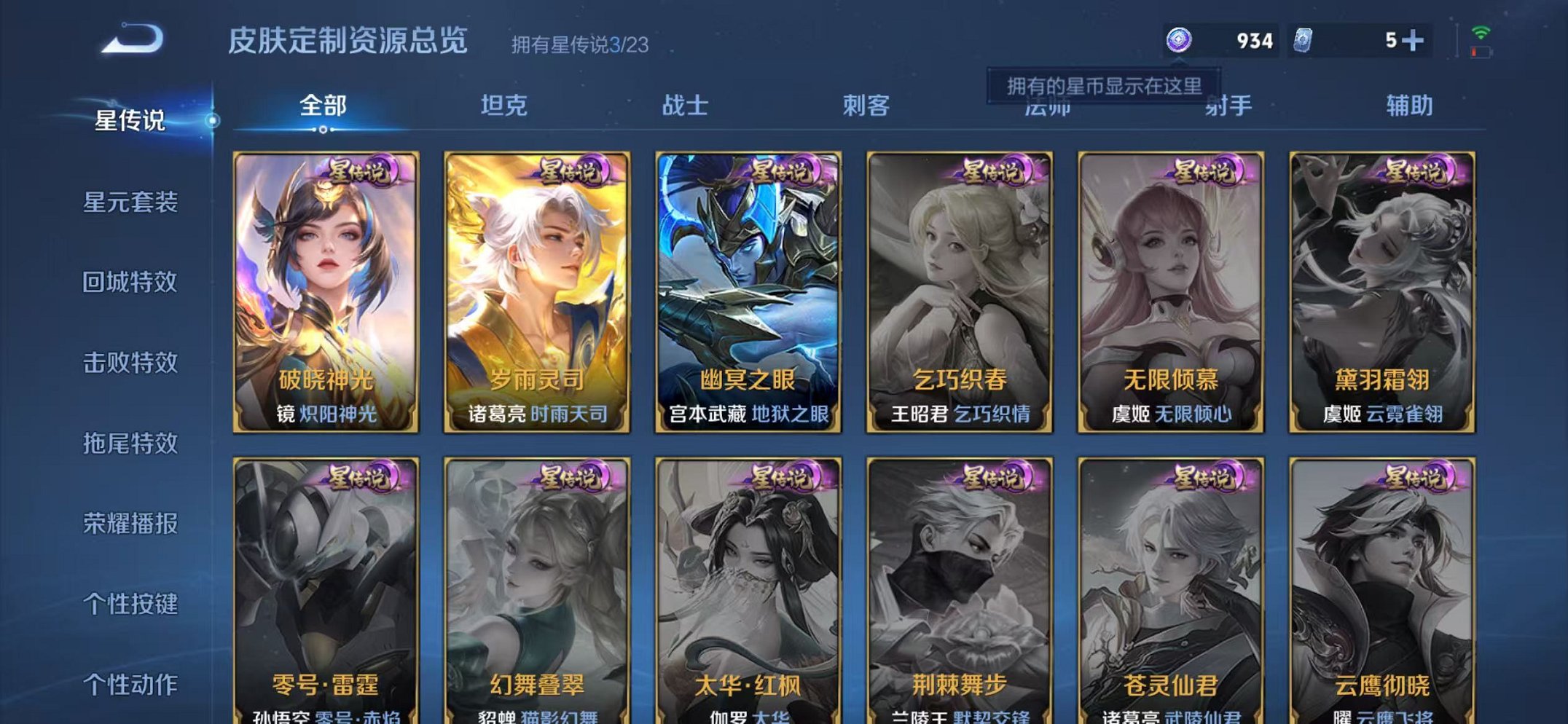
Task: Switch to the 射手 category tab
Action: point(1229,106)
